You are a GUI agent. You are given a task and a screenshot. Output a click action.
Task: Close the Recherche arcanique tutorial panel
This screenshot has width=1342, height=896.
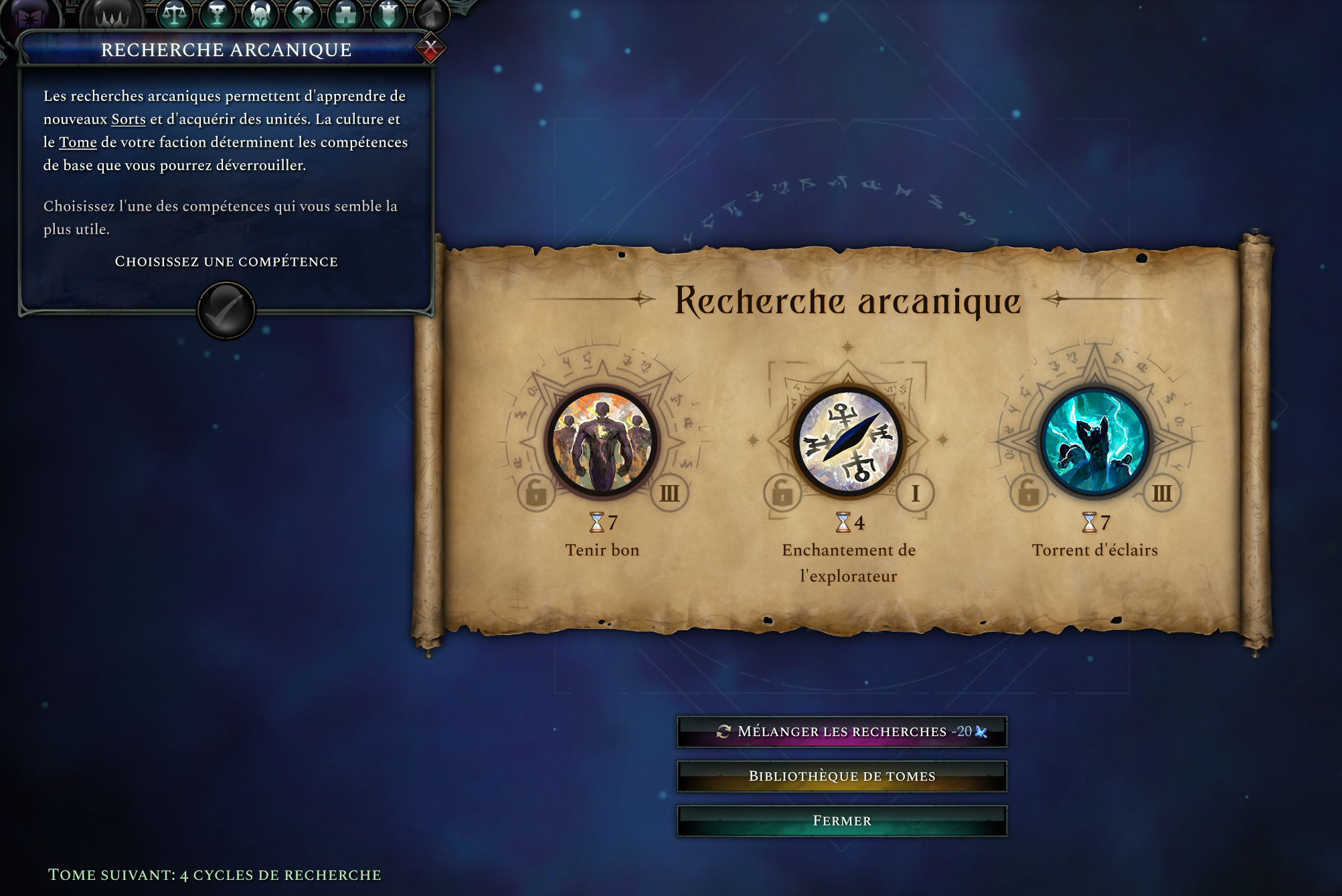click(430, 48)
